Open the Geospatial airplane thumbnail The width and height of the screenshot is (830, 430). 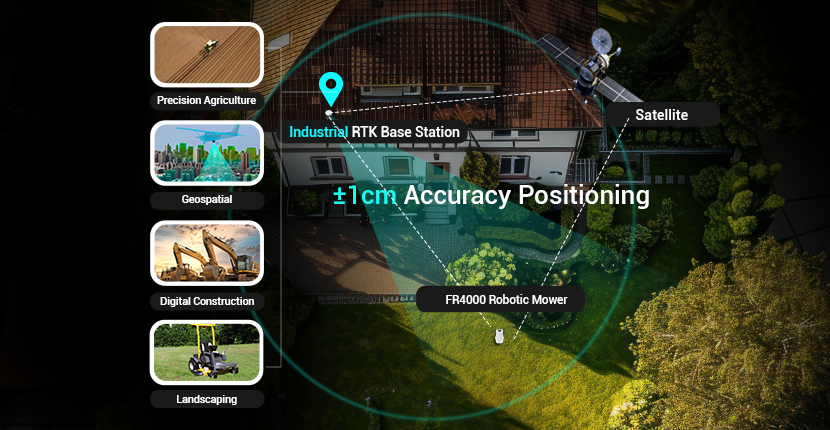coord(206,153)
